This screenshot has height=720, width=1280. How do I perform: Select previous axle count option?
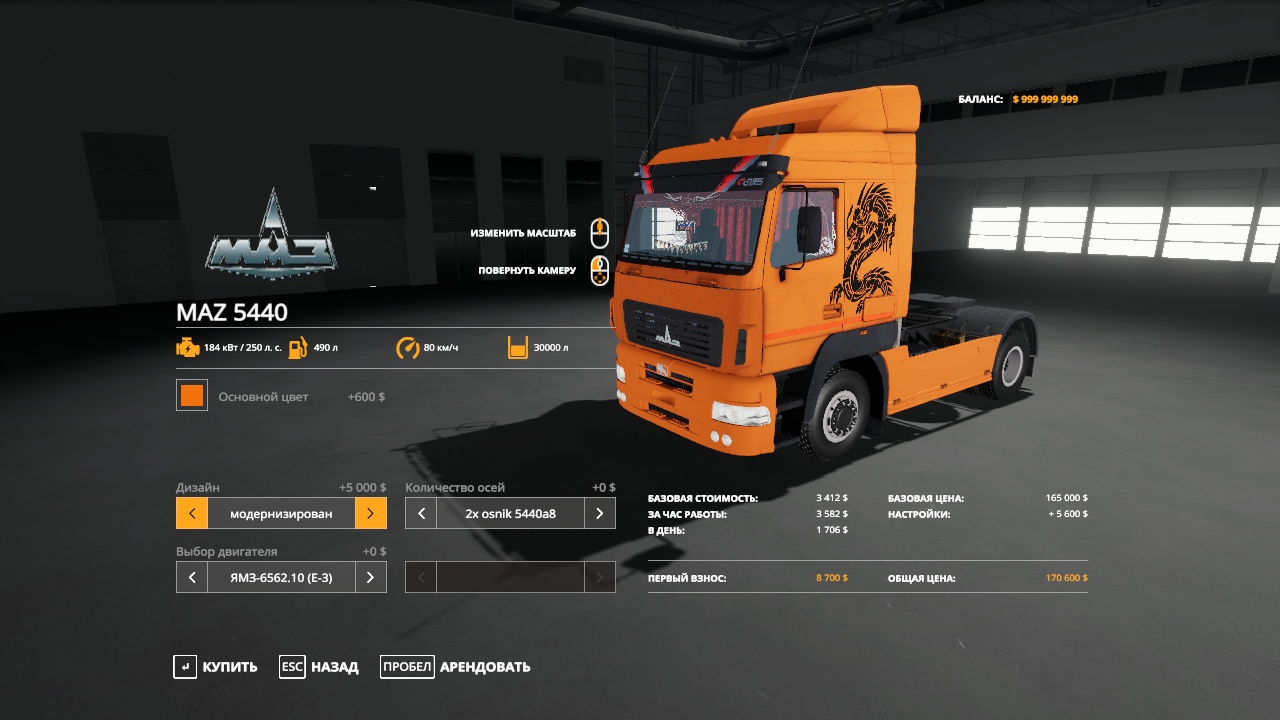click(421, 514)
